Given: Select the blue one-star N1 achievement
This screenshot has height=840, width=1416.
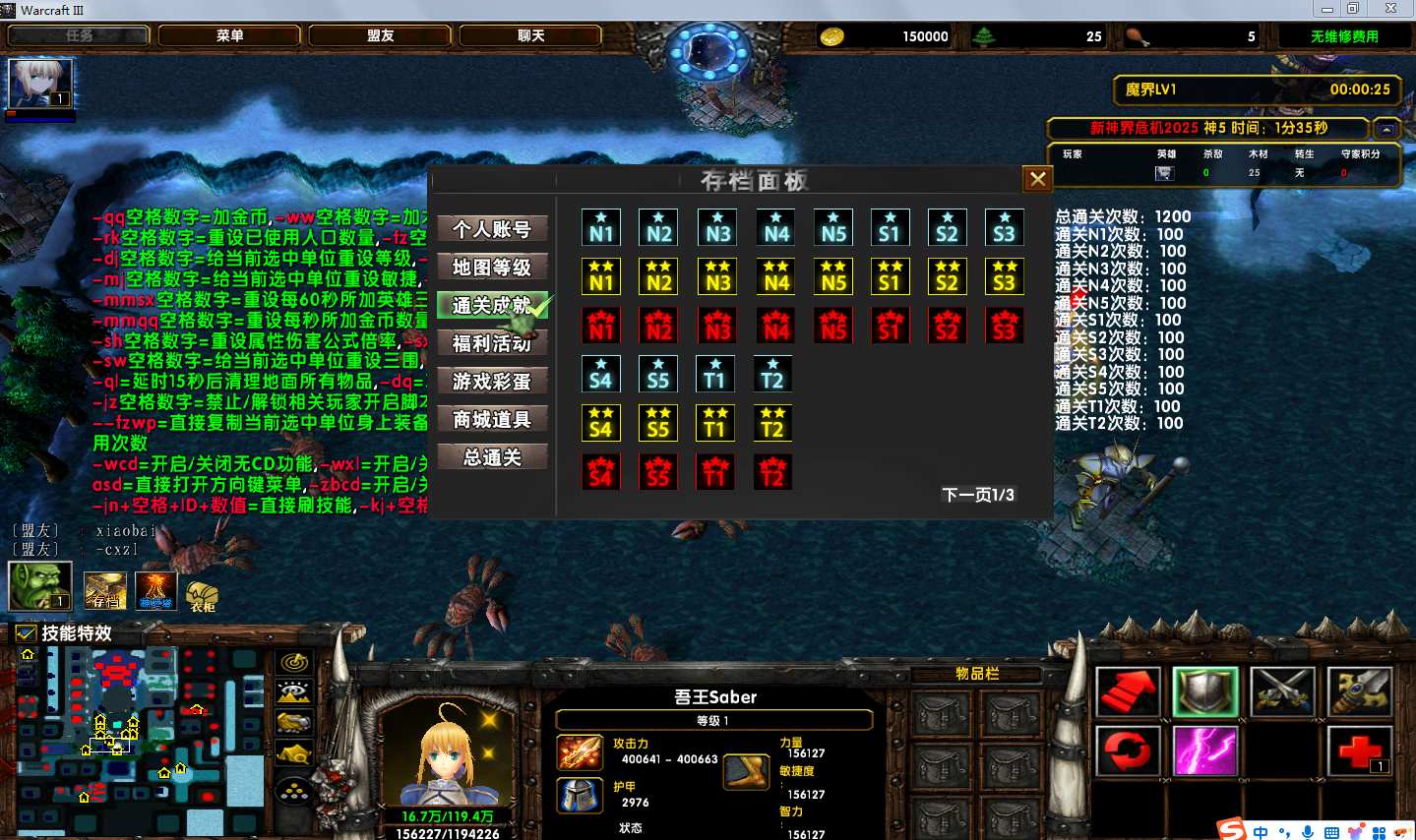Looking at the screenshot, I should [601, 227].
